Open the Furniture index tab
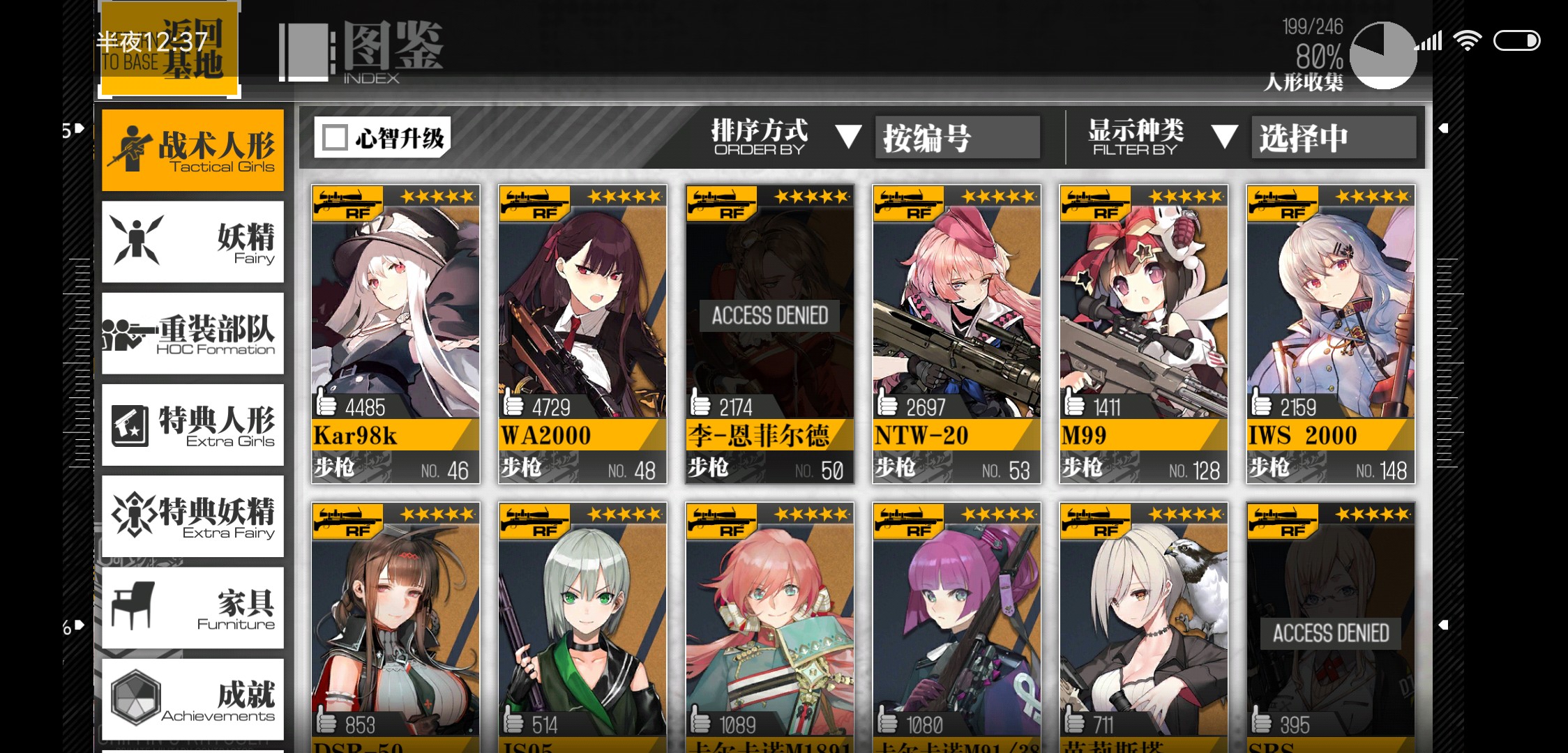 point(193,607)
